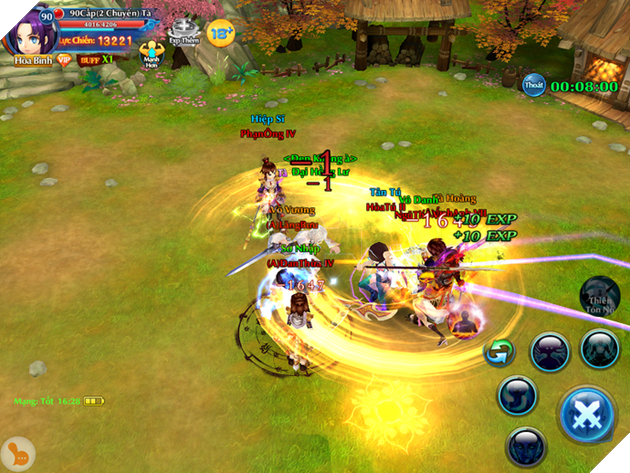Open the player portrait with purple hair

coord(29,31)
